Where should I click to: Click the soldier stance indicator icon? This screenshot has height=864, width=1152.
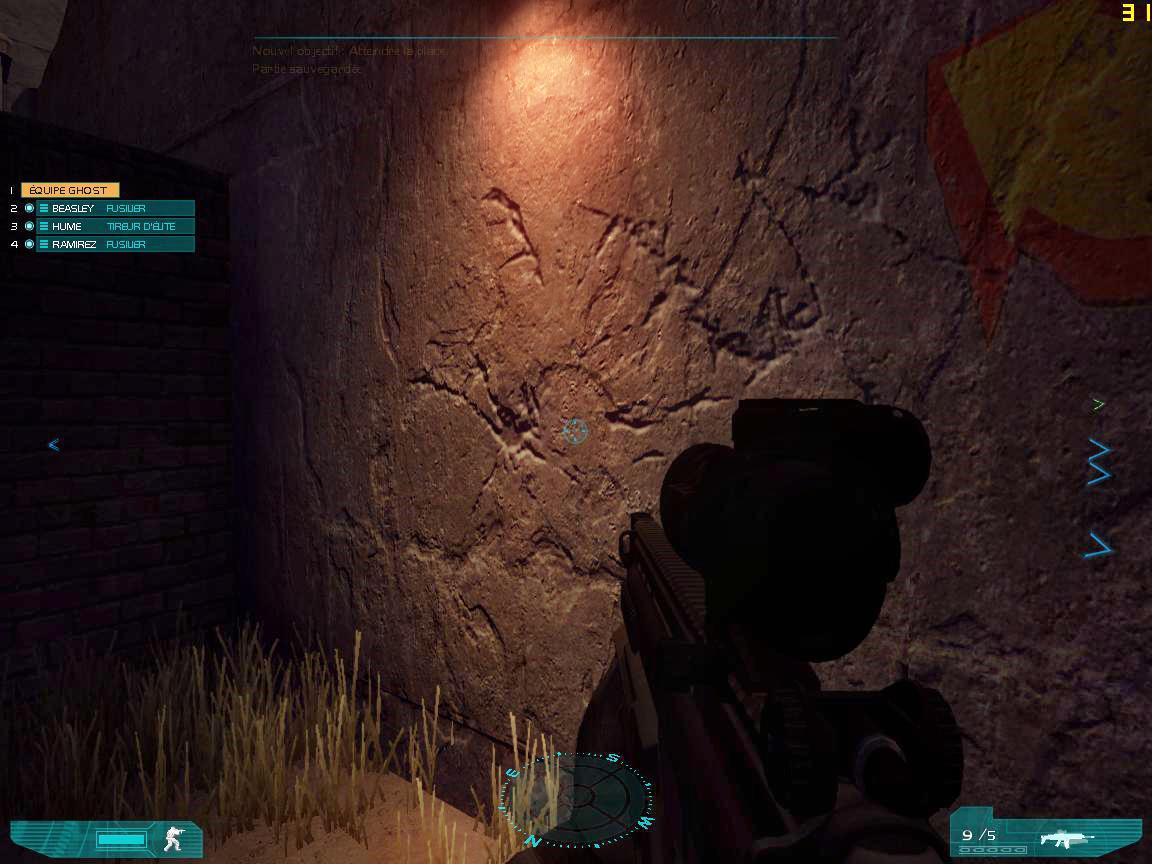174,838
